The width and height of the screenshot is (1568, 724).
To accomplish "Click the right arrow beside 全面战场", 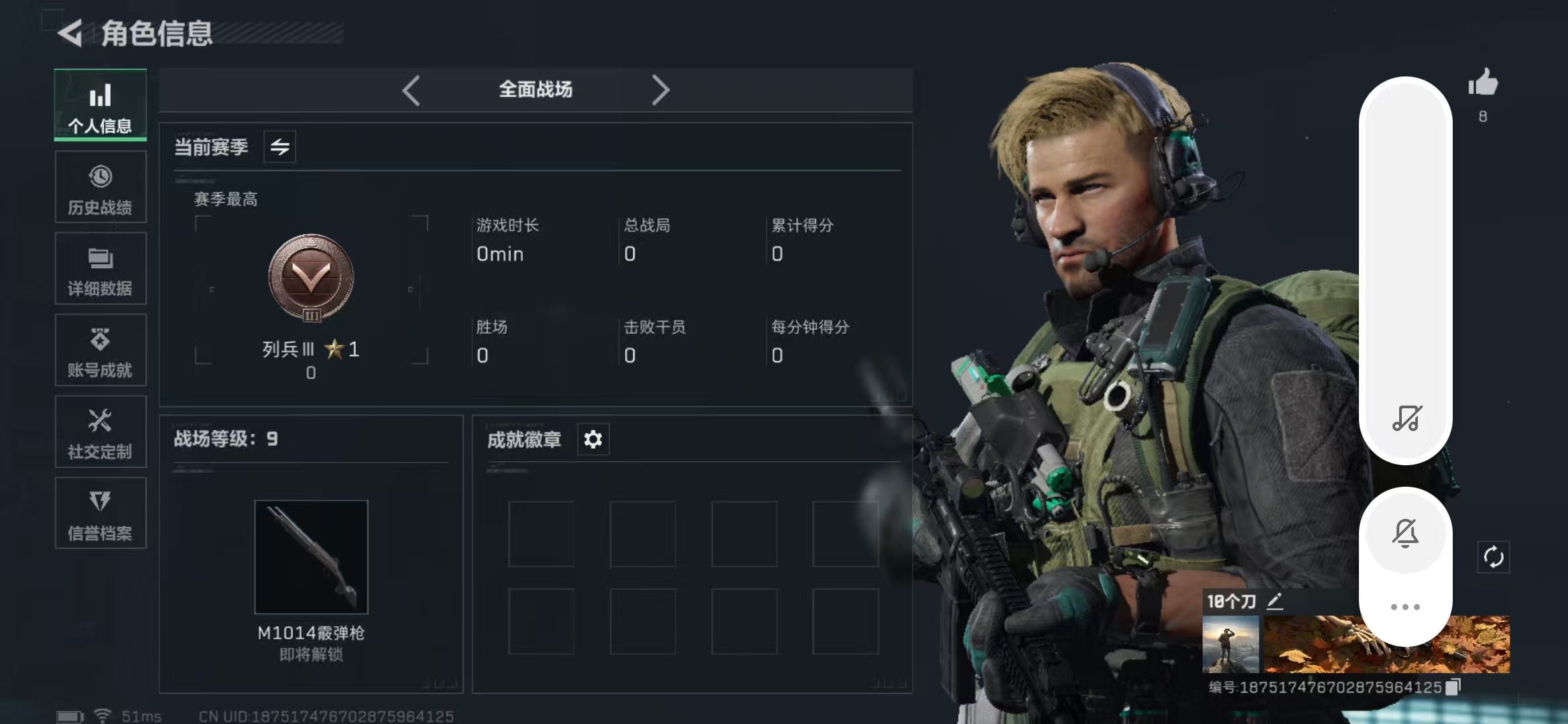I will coord(660,90).
